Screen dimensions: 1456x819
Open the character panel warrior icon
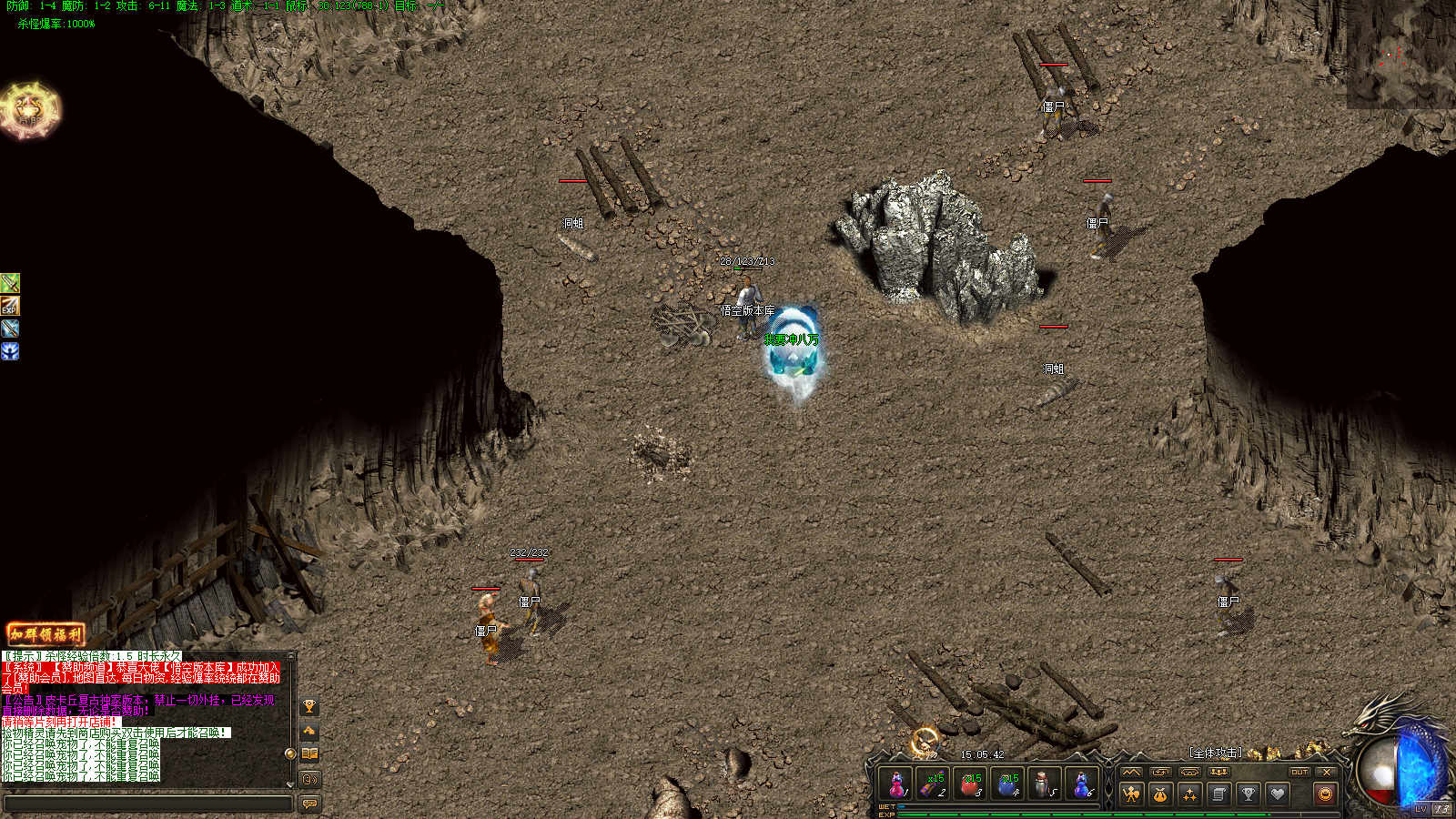1131,794
